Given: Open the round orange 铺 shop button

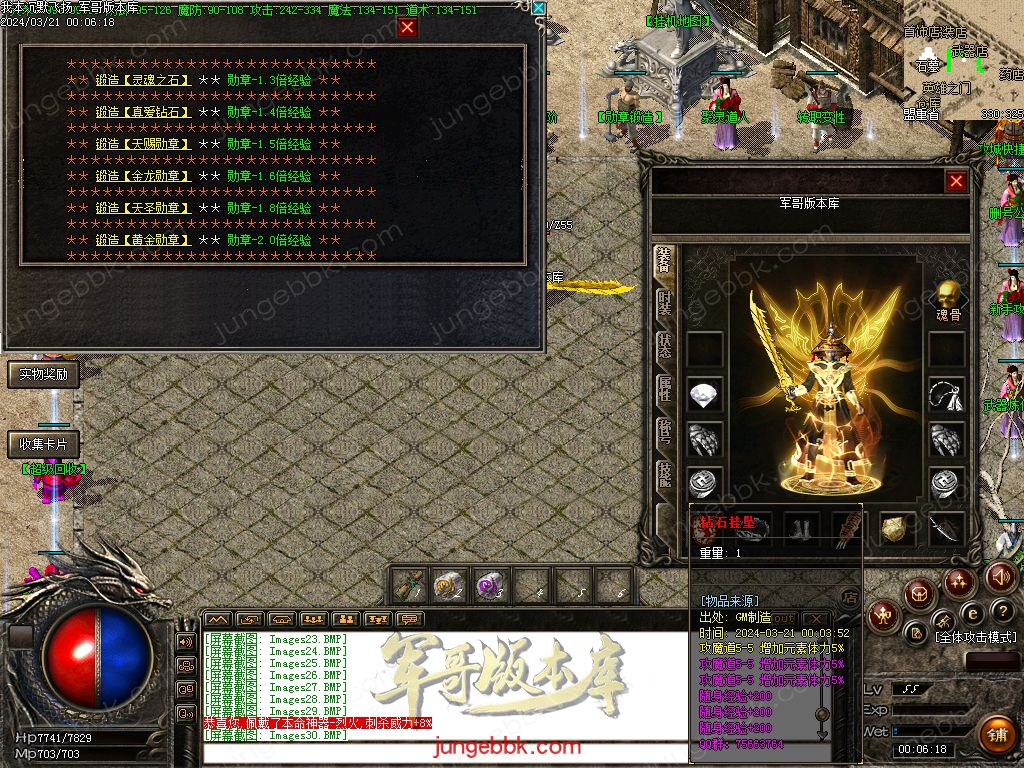Looking at the screenshot, I should (996, 733).
